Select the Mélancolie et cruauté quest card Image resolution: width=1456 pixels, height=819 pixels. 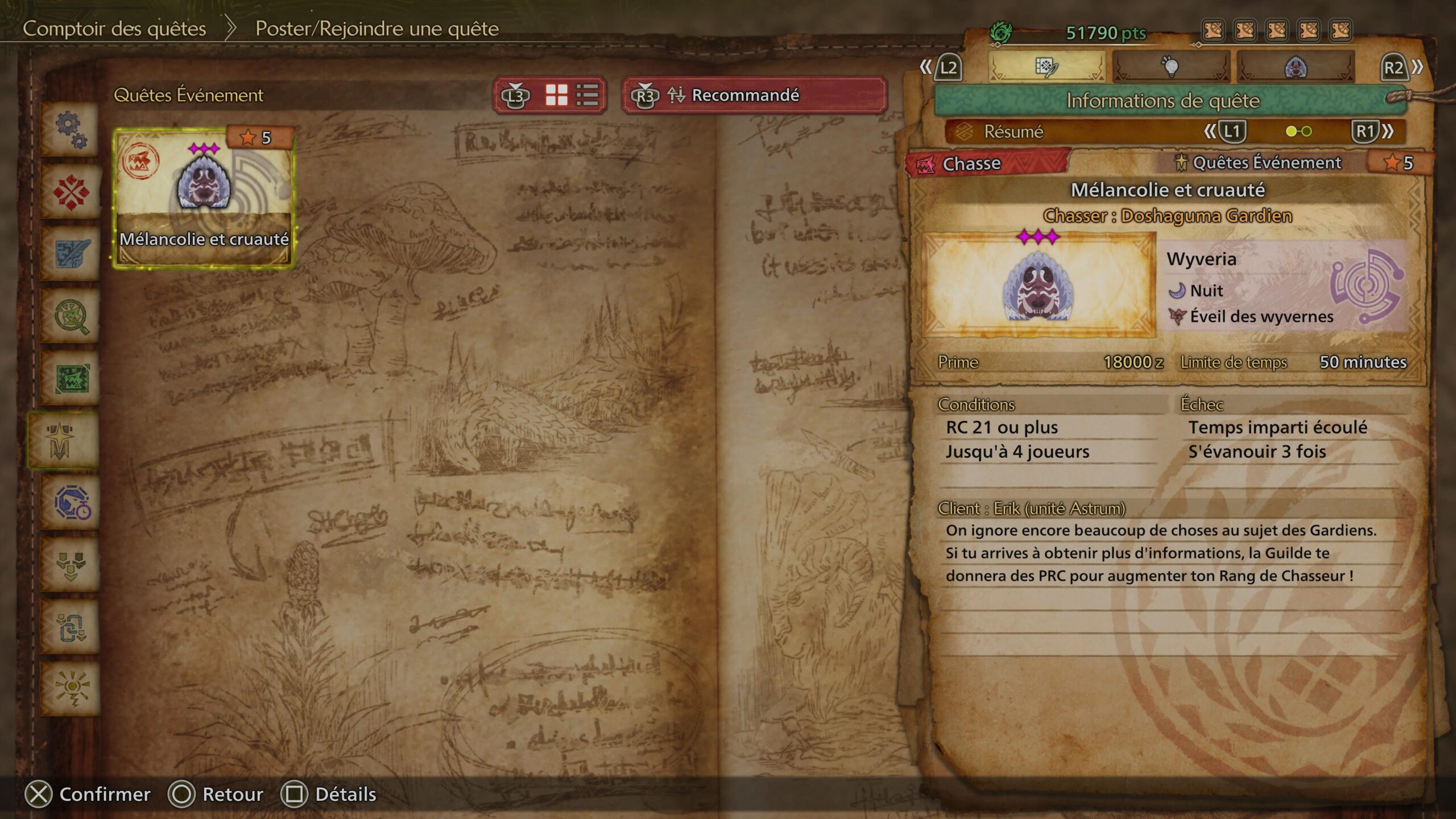point(204,197)
